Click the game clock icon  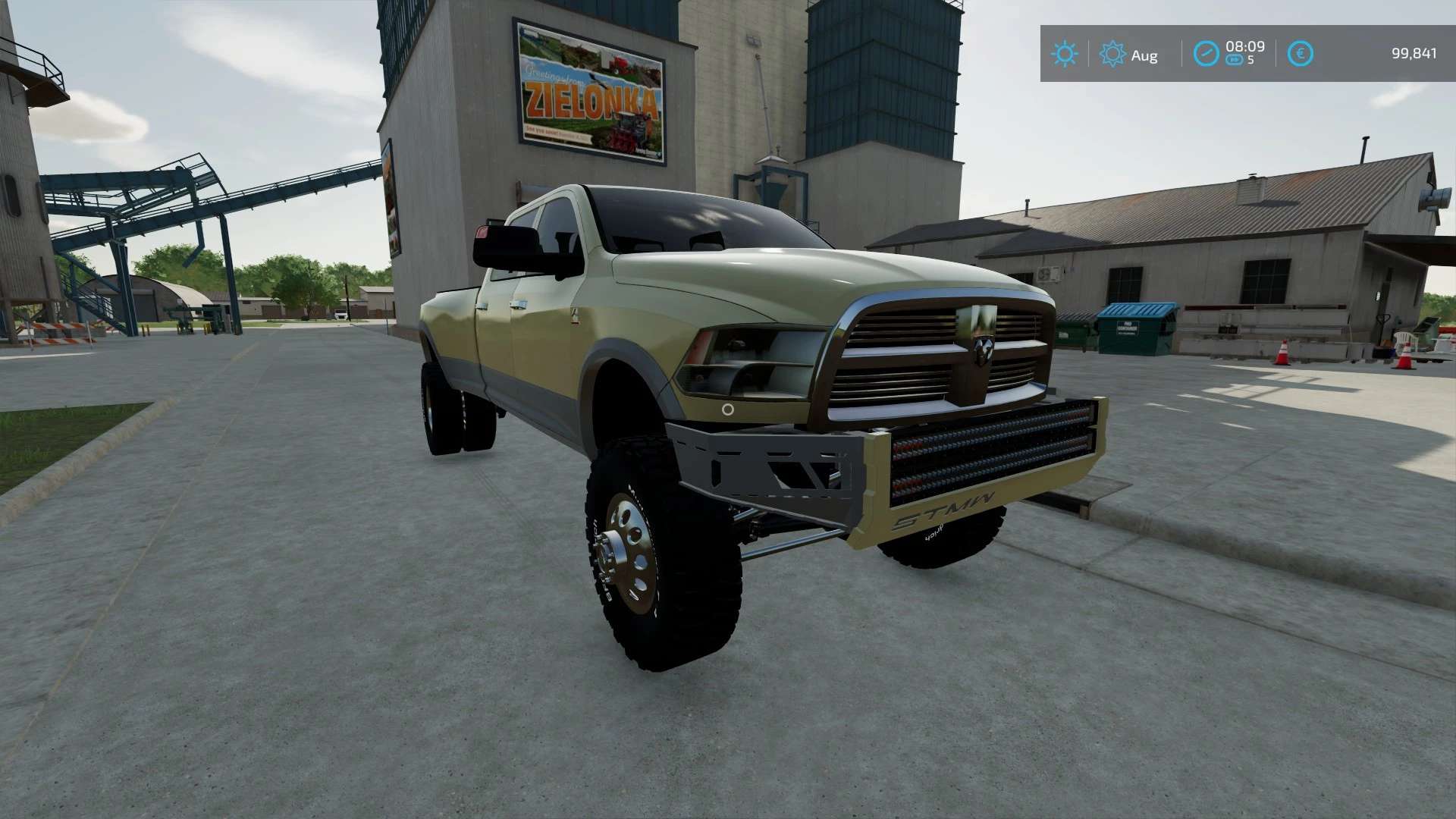click(1206, 54)
